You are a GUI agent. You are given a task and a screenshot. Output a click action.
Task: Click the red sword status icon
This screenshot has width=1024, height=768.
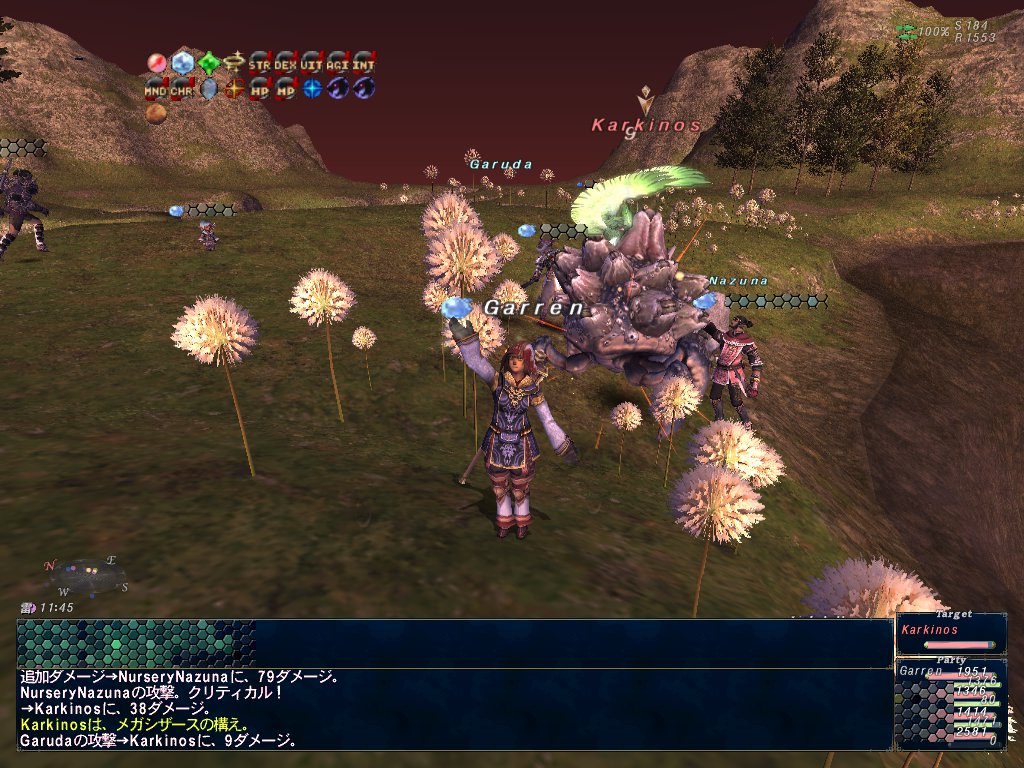click(x=156, y=63)
